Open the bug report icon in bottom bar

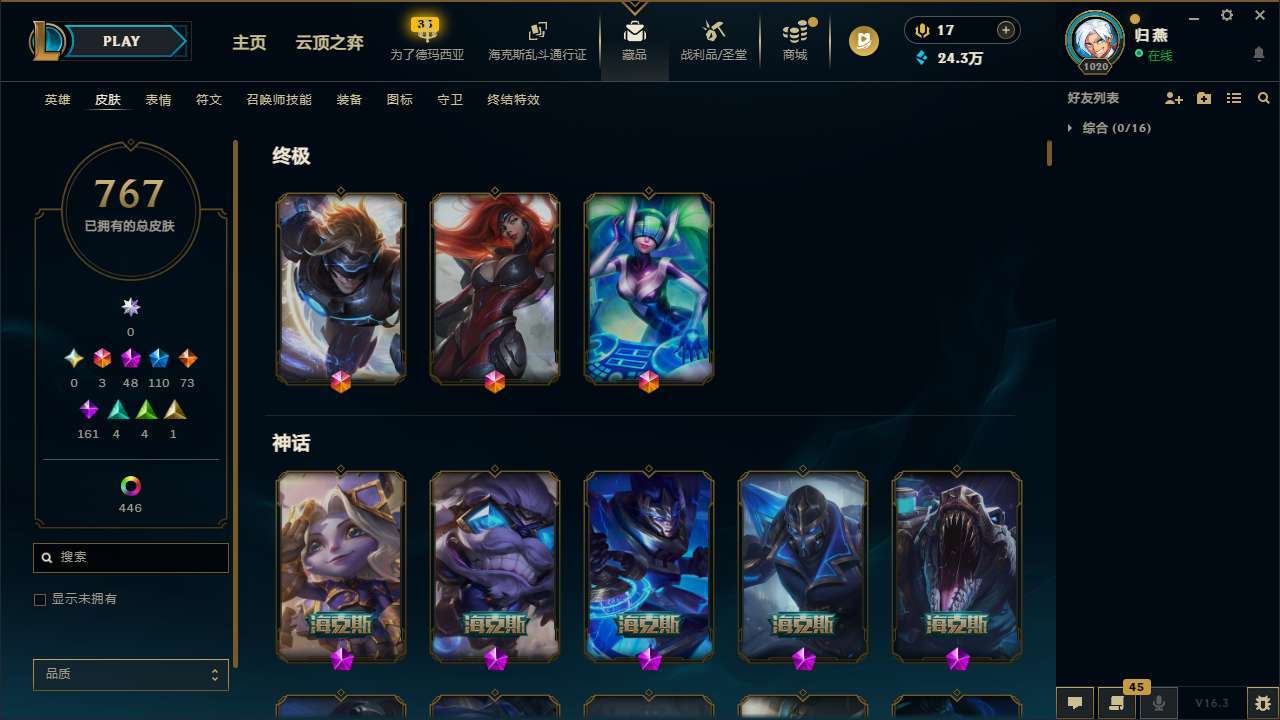pos(1262,702)
